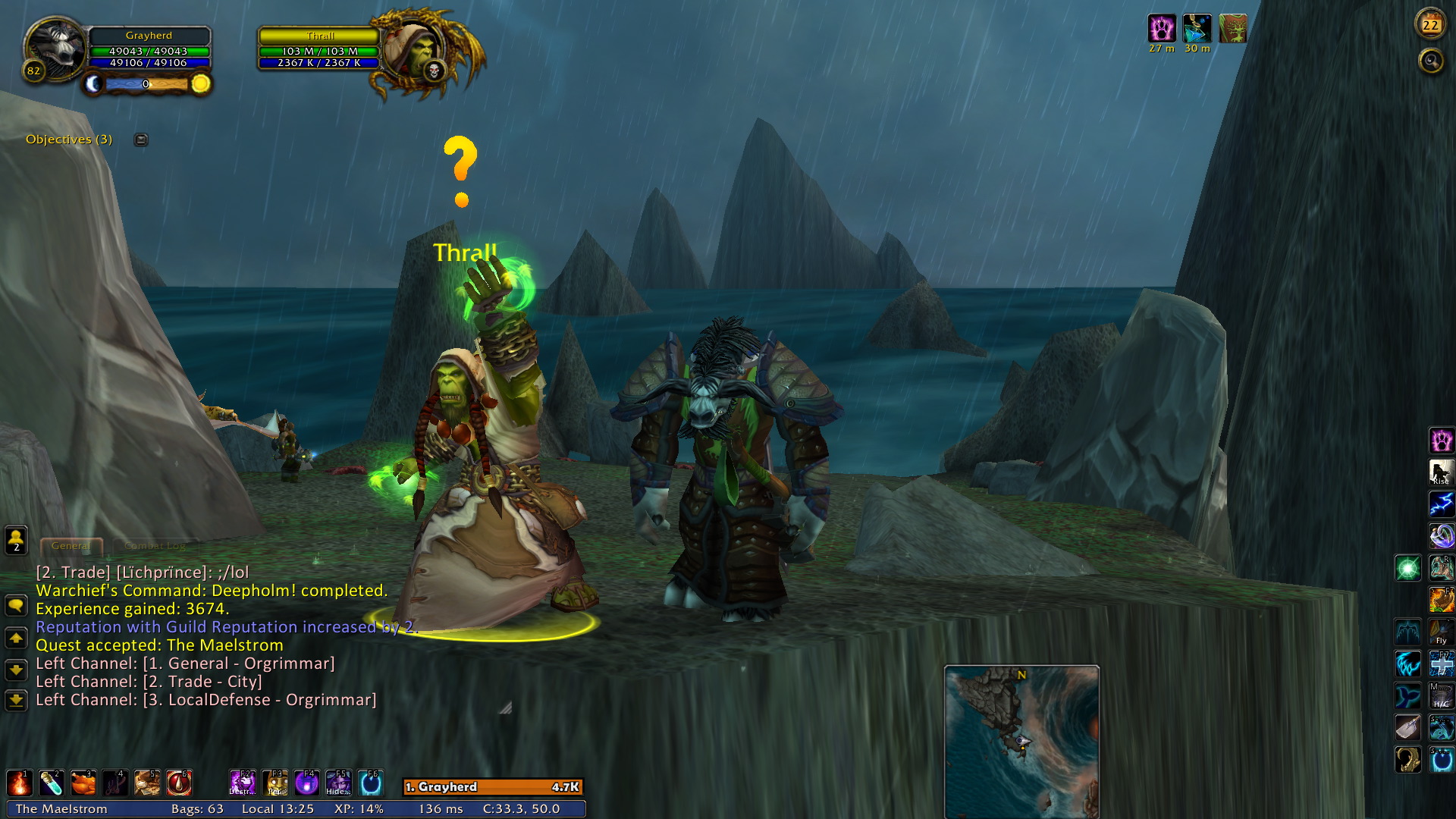Use the Fly mount button
Image resolution: width=1456 pixels, height=819 pixels.
[x=1441, y=632]
